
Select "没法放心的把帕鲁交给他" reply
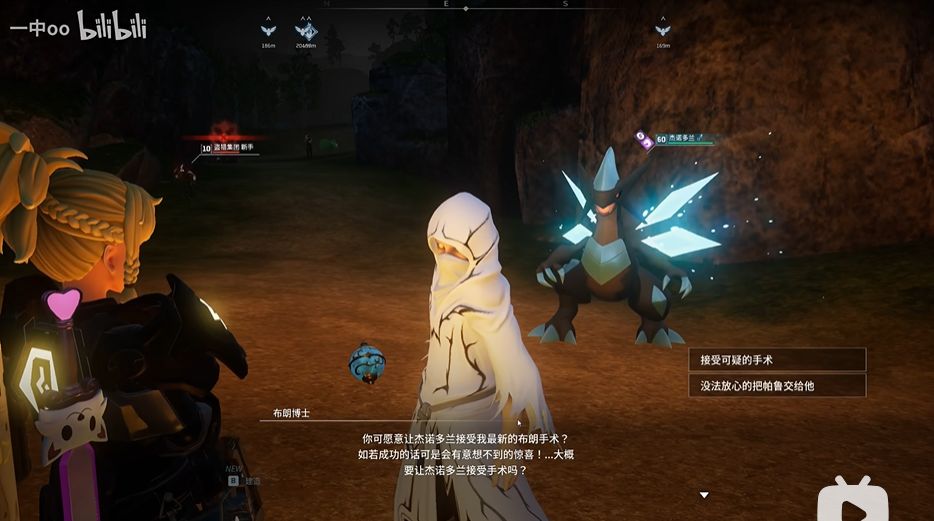776,385
